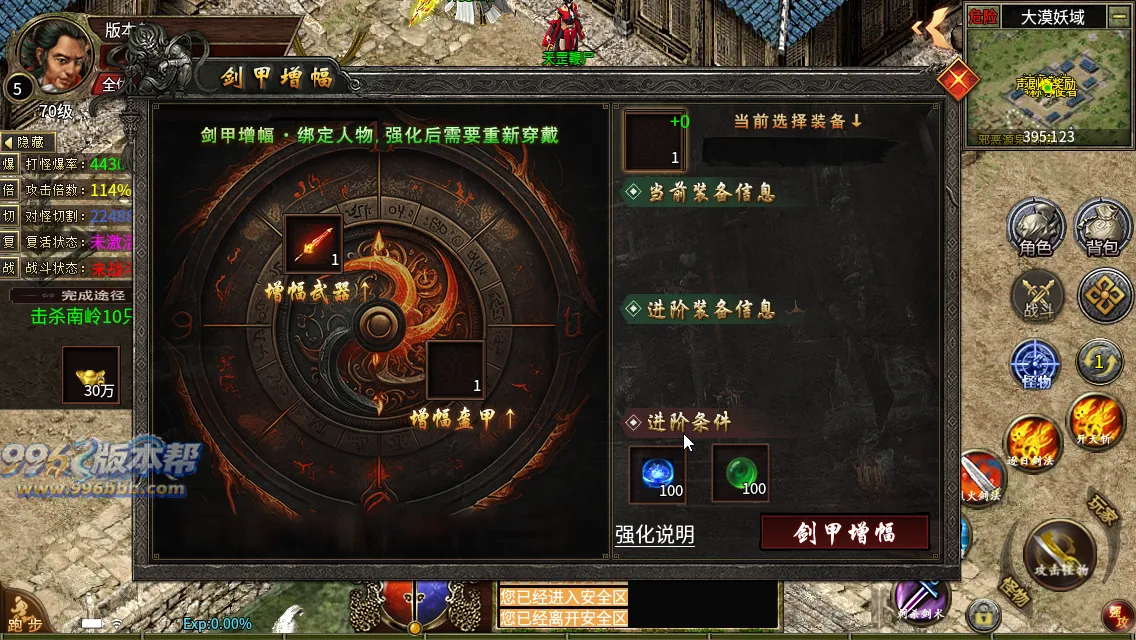Select the 增幅盔甲 armor slot
1136x640 pixels.
[x=456, y=370]
